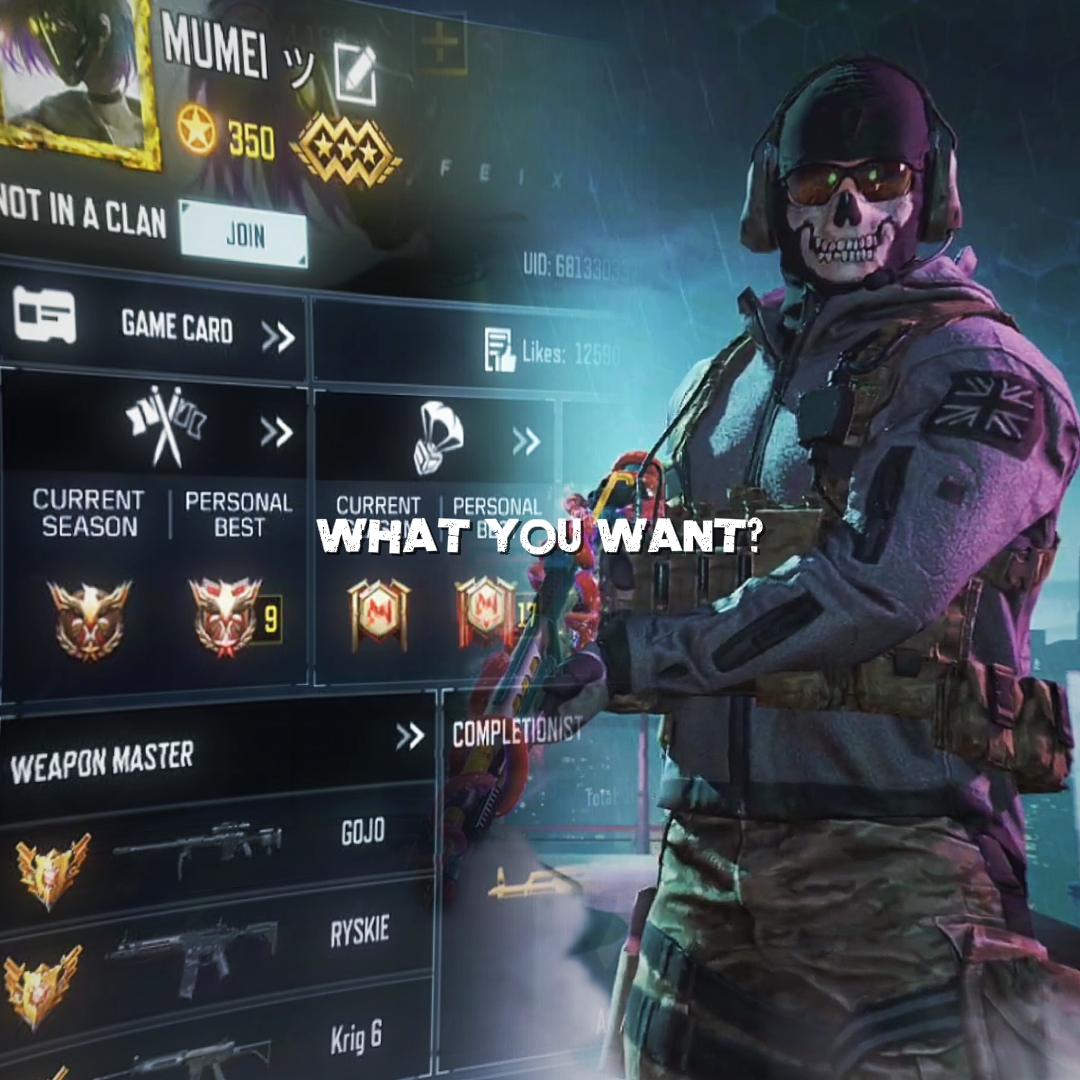1080x1080 pixels.
Task: Join a clan with the JOIN button
Action: pos(243,235)
